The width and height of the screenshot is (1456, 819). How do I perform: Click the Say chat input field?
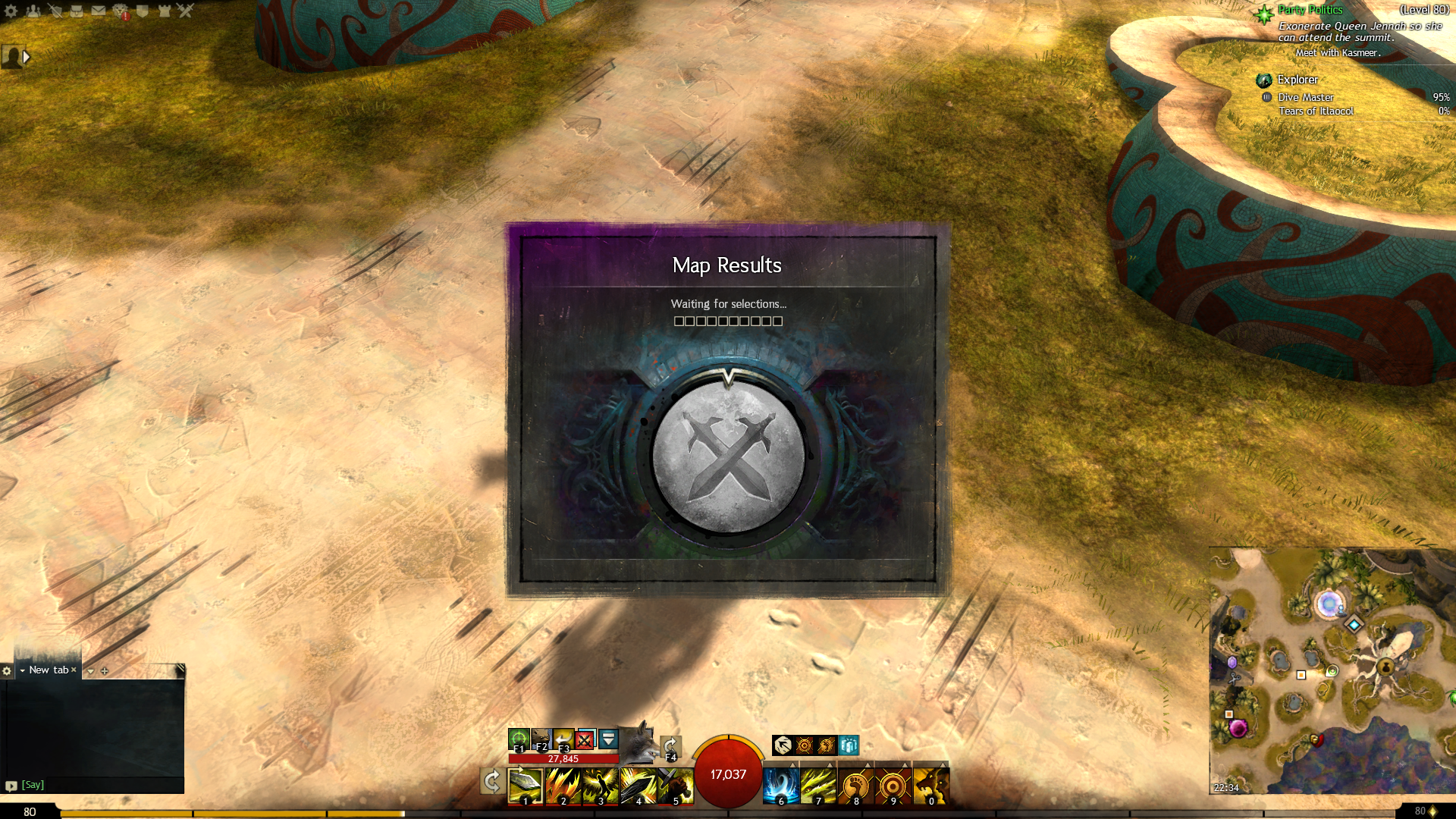[99, 785]
